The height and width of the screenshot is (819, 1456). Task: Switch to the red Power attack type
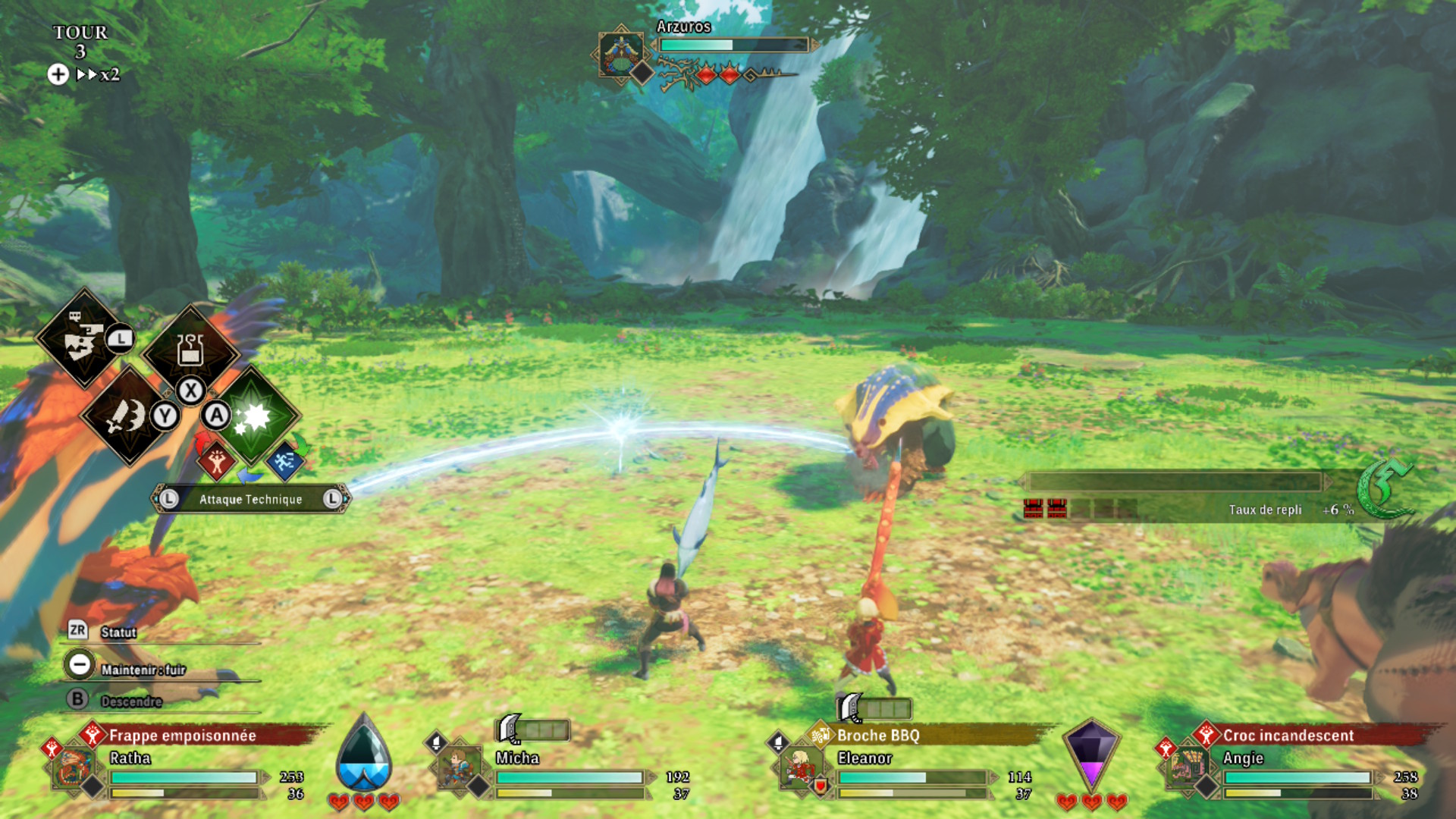(217, 460)
